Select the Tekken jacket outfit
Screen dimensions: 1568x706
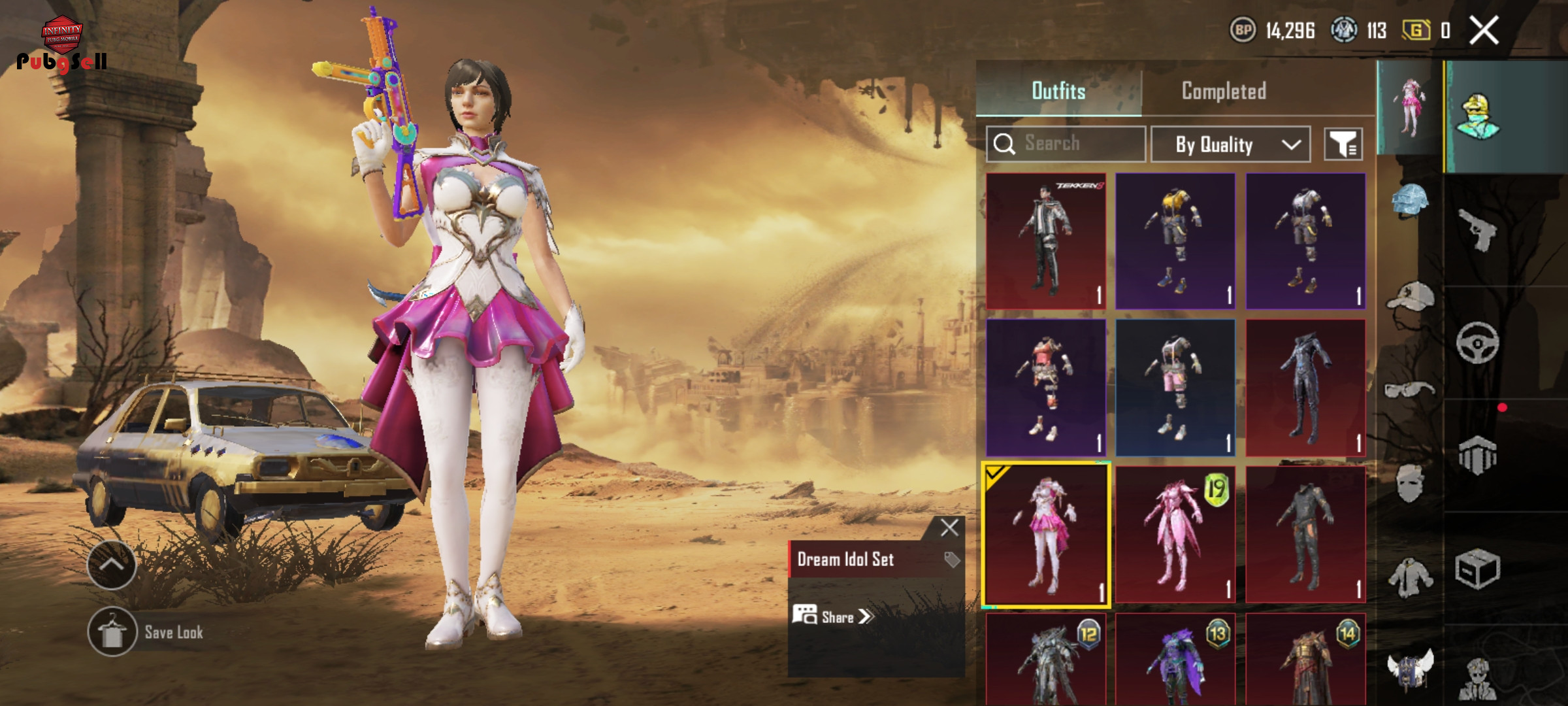coord(1045,241)
